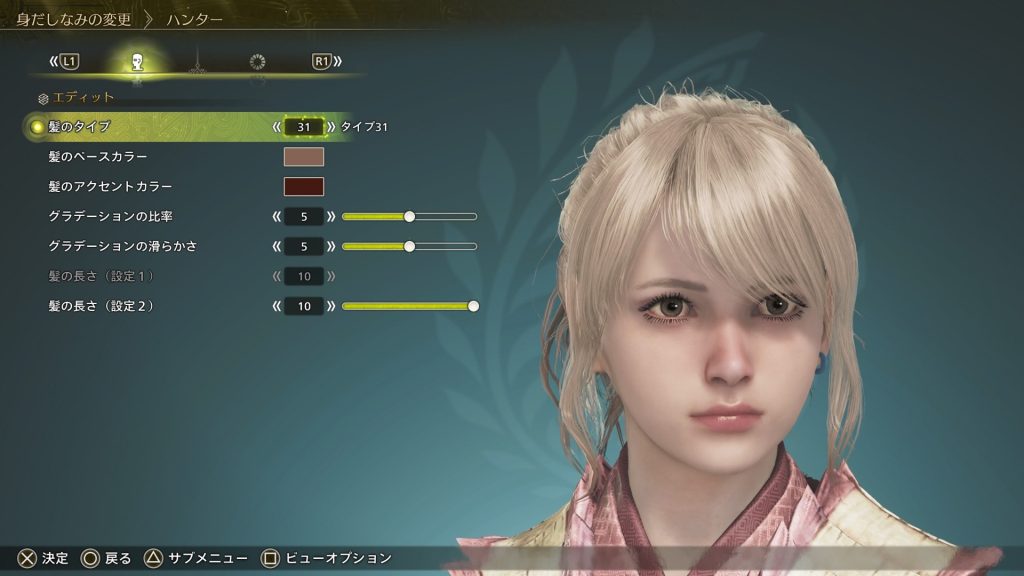Select the 髪のベースカラー row label
1024x576 pixels.
pyautogui.click(x=98, y=157)
